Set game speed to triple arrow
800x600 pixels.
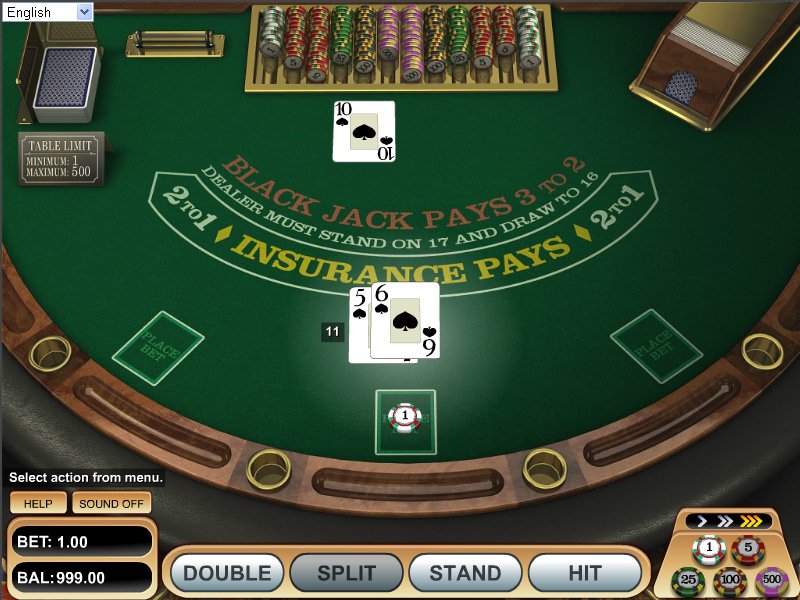(x=752, y=521)
